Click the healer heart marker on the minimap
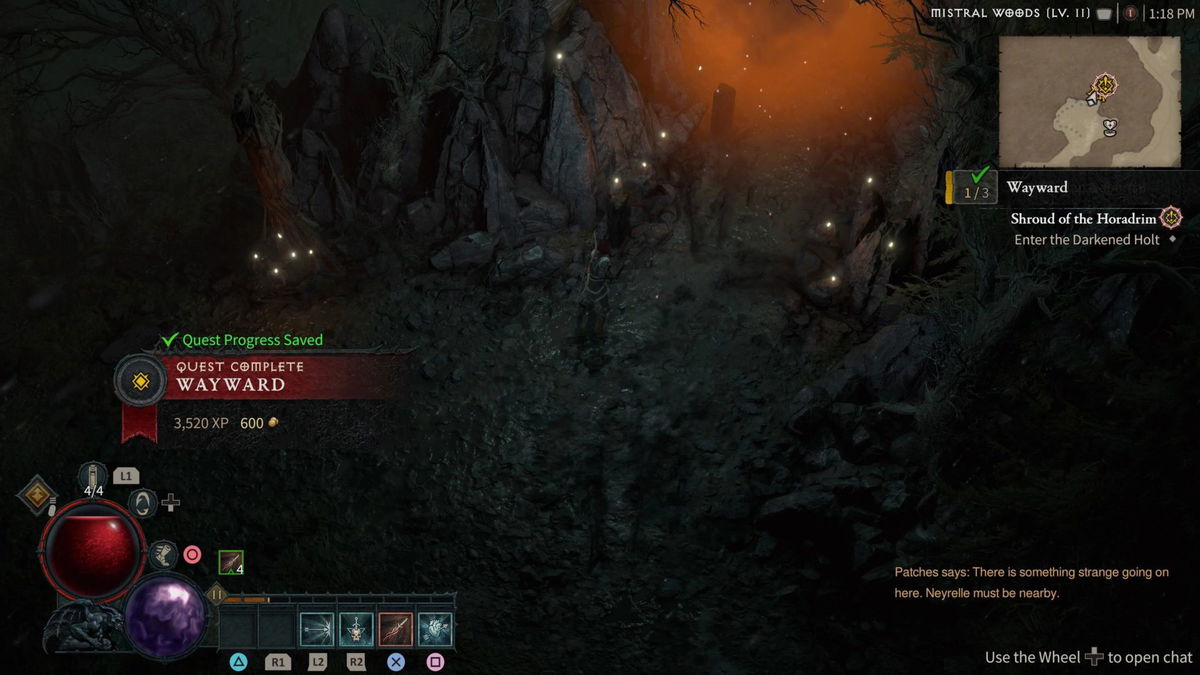 pyautogui.click(x=1109, y=127)
